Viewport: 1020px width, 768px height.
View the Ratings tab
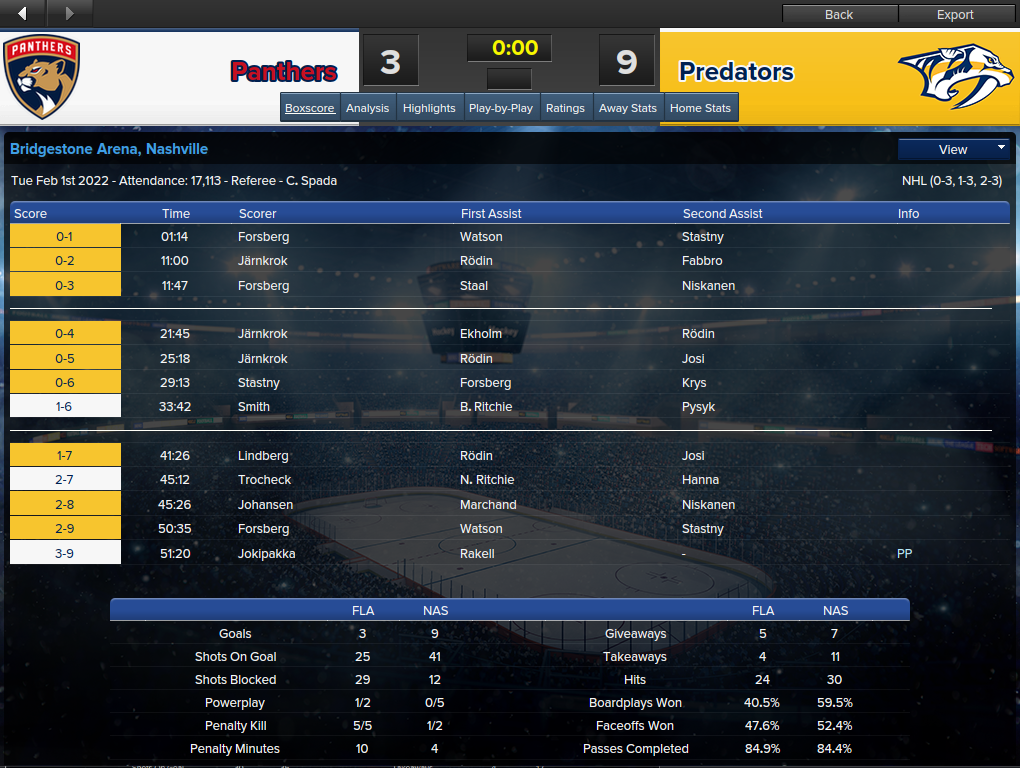tap(565, 108)
